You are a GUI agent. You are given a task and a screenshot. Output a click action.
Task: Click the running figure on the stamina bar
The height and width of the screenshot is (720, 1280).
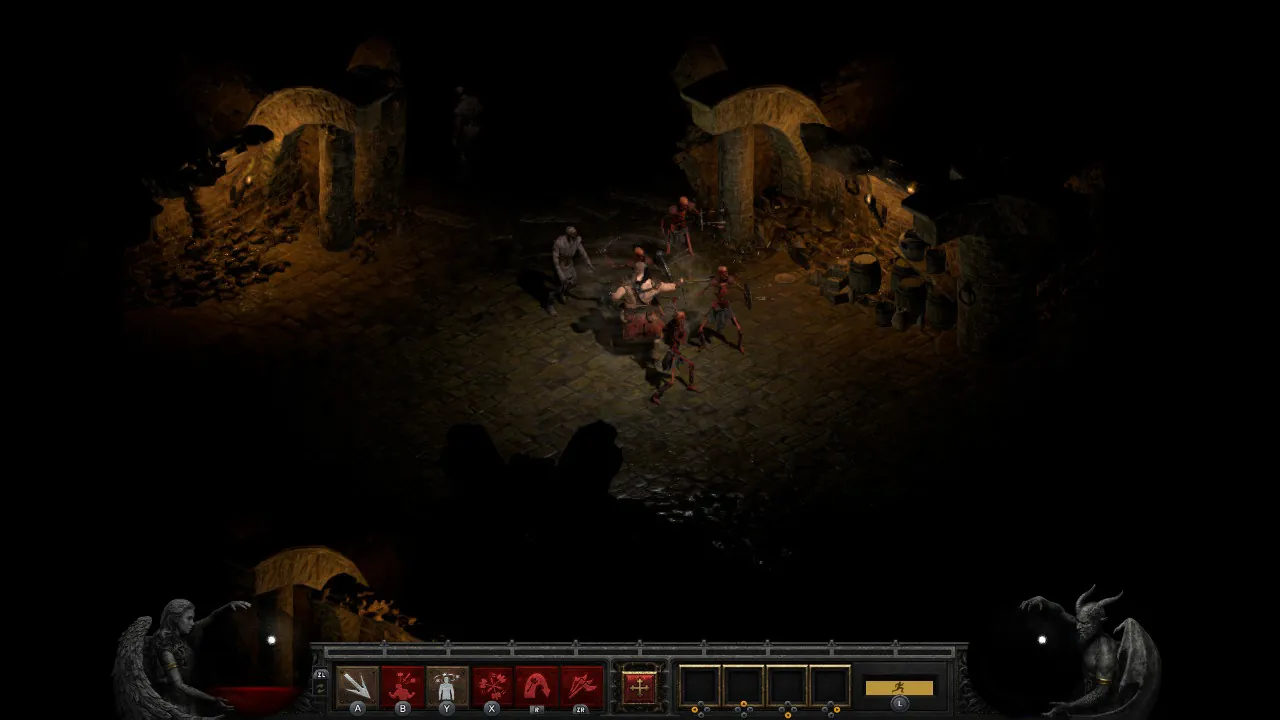point(900,687)
